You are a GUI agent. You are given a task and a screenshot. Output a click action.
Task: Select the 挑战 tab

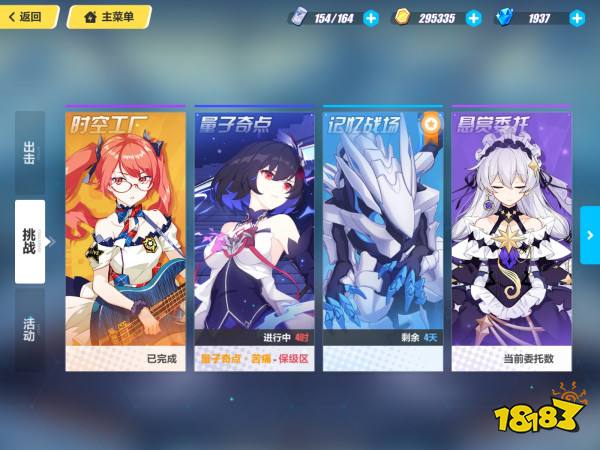coord(30,241)
